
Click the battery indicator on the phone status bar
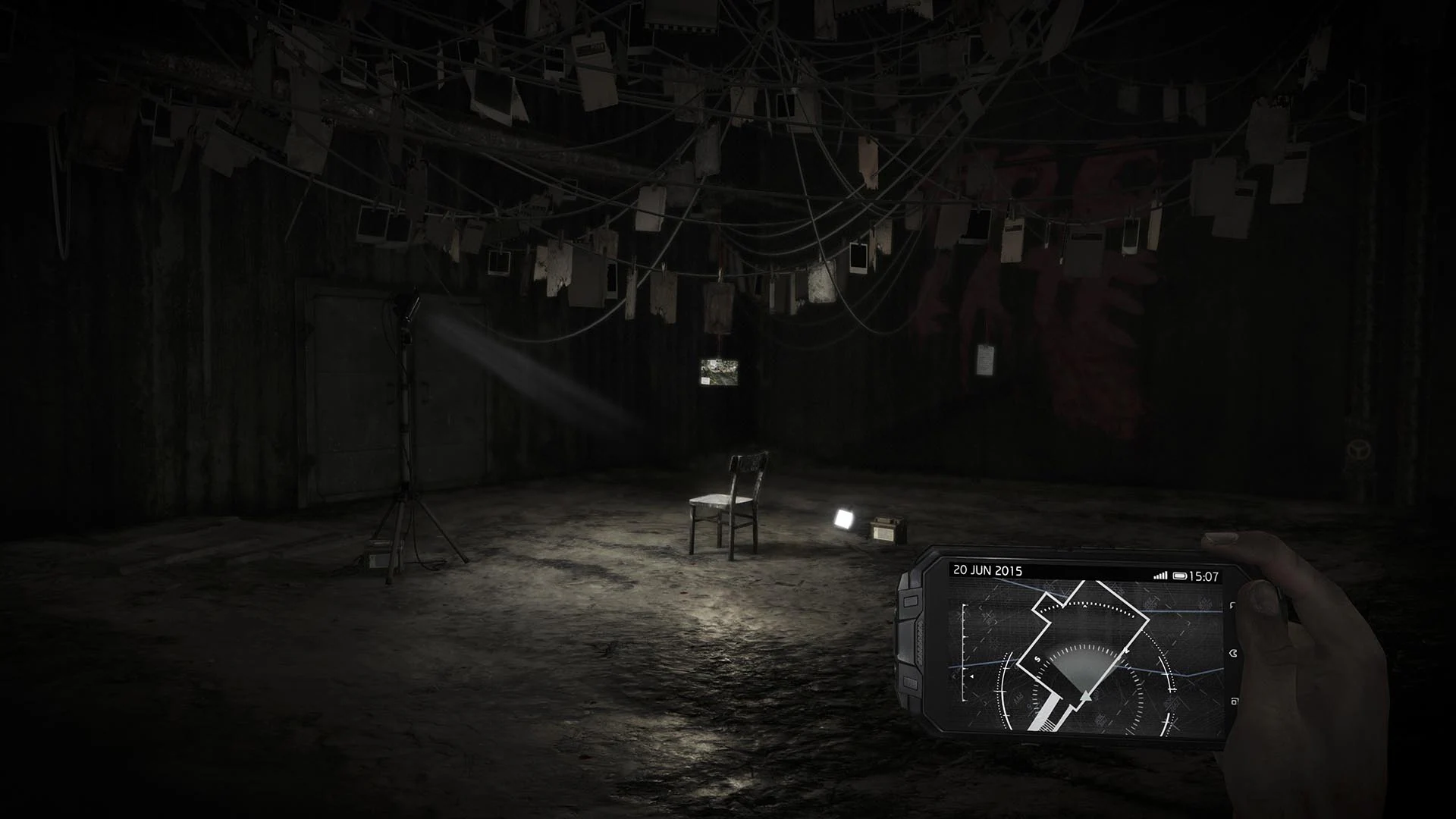(x=1180, y=574)
